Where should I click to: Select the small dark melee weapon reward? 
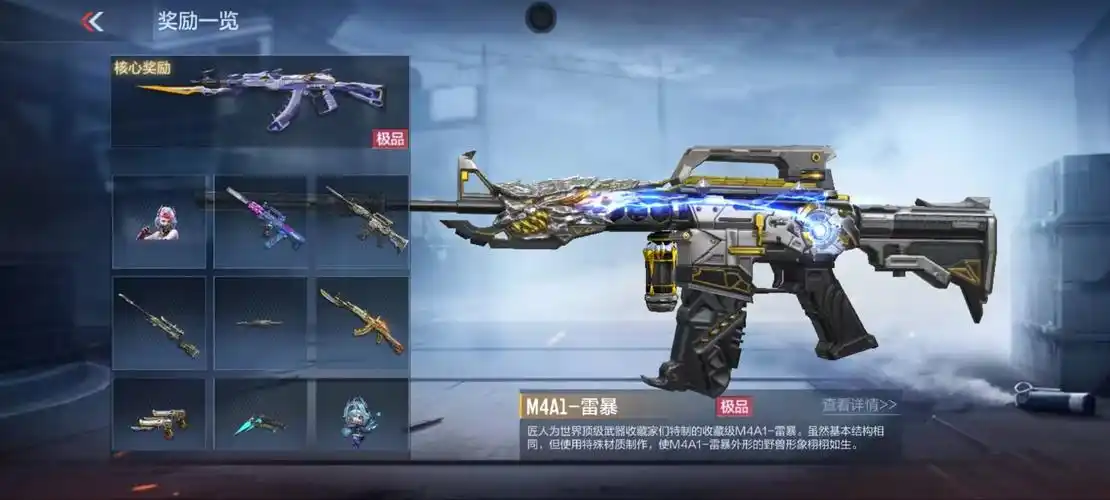tap(260, 323)
